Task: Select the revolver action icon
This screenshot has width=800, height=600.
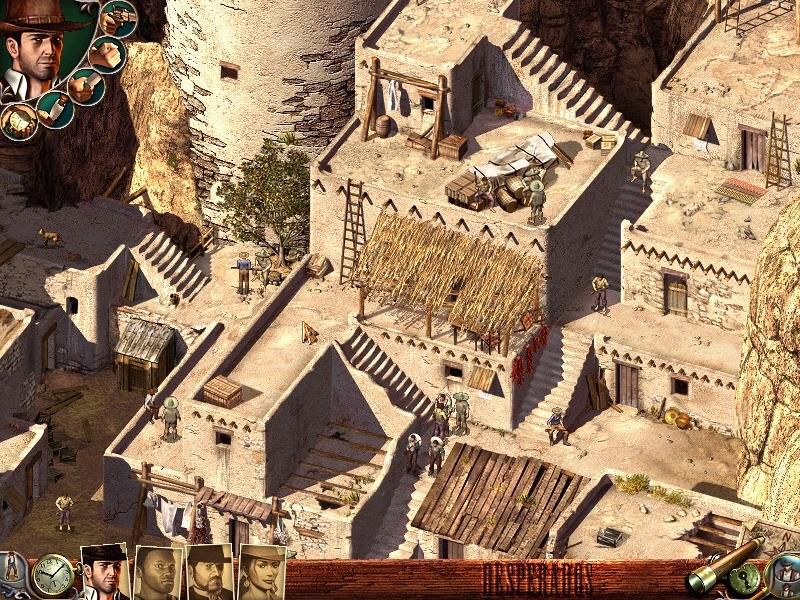Action: point(117,18)
